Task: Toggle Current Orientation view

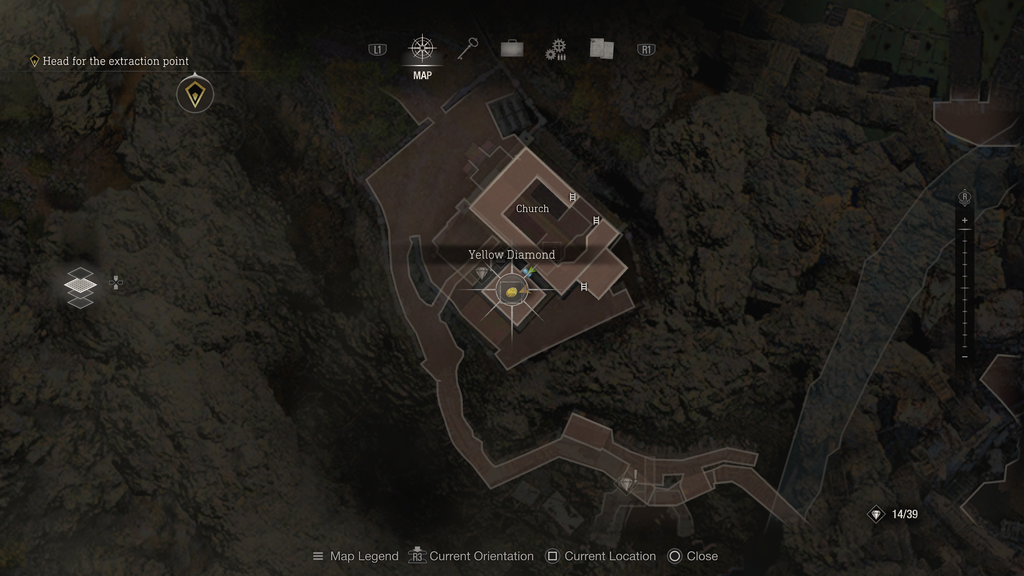Action: (x=471, y=556)
